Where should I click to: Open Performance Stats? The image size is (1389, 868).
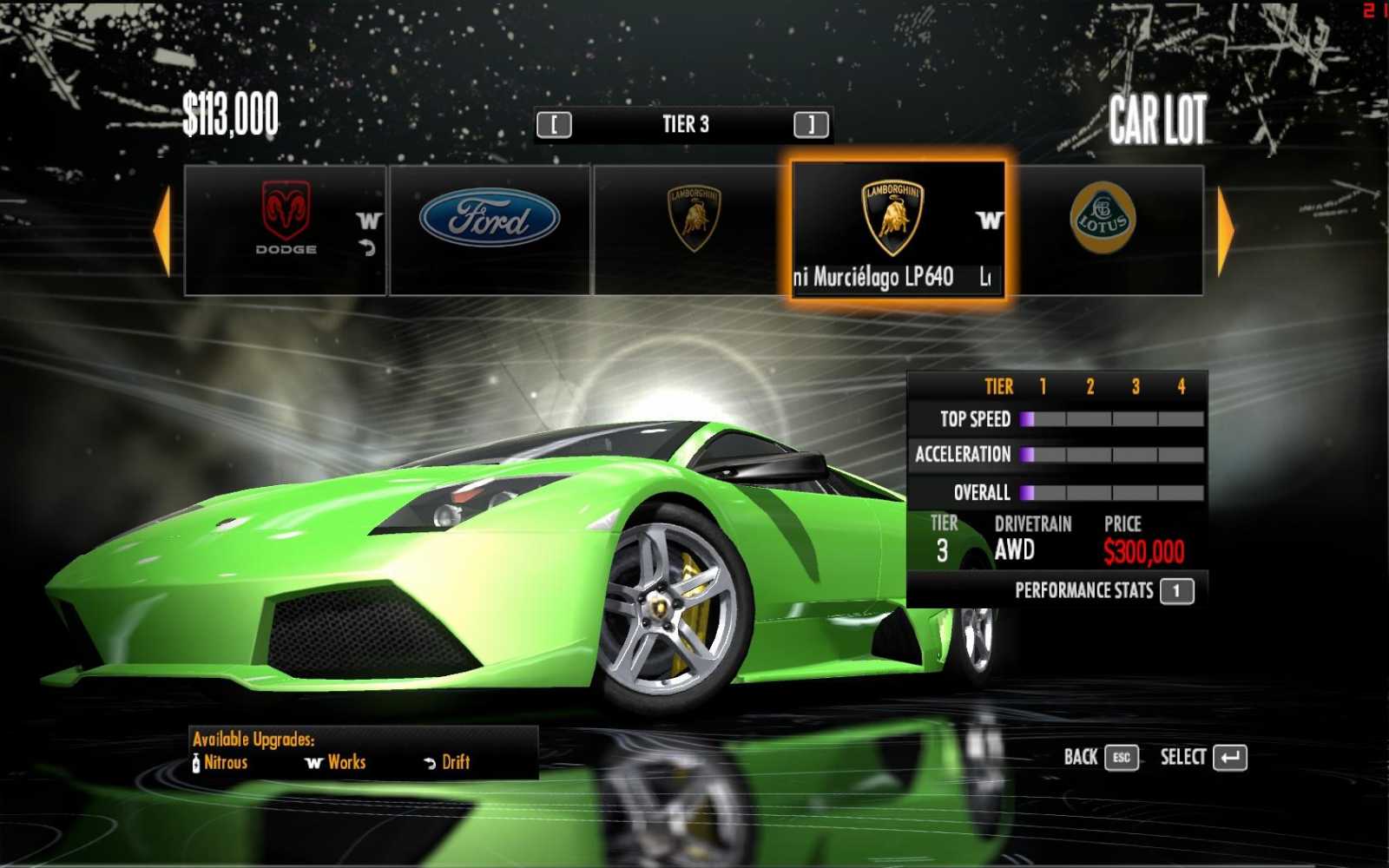pos(1085,590)
